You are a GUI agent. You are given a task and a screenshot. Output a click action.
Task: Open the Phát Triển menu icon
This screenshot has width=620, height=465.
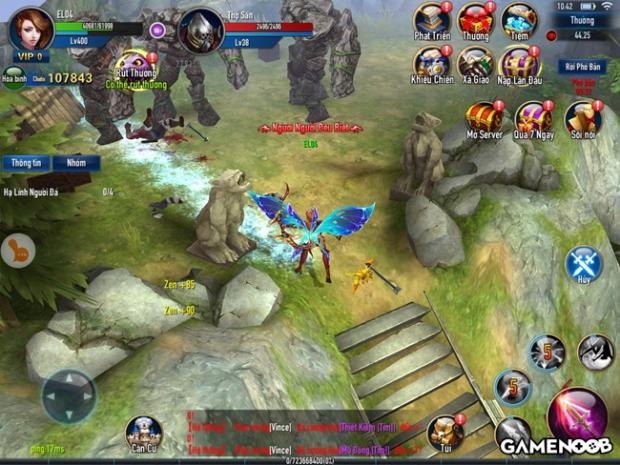click(x=431, y=21)
